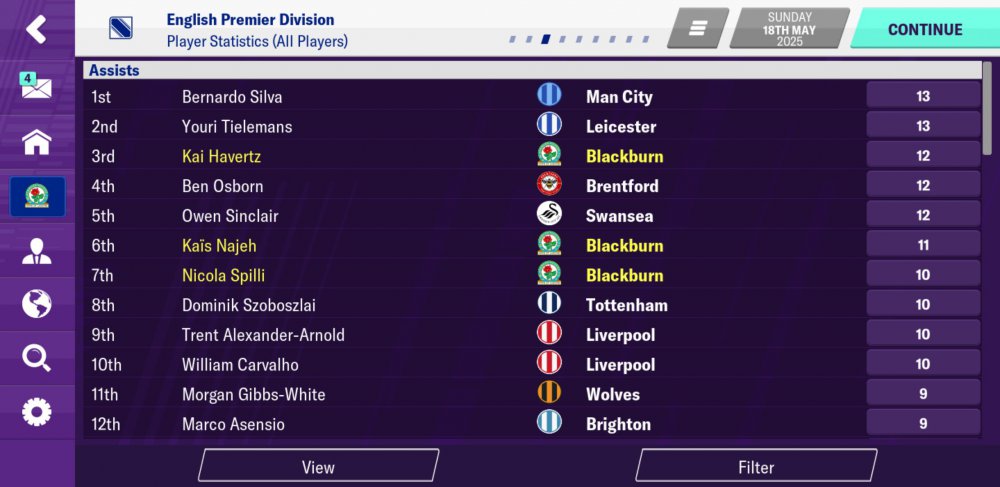
Task: Open the search magnifier
Action: (x=36, y=358)
